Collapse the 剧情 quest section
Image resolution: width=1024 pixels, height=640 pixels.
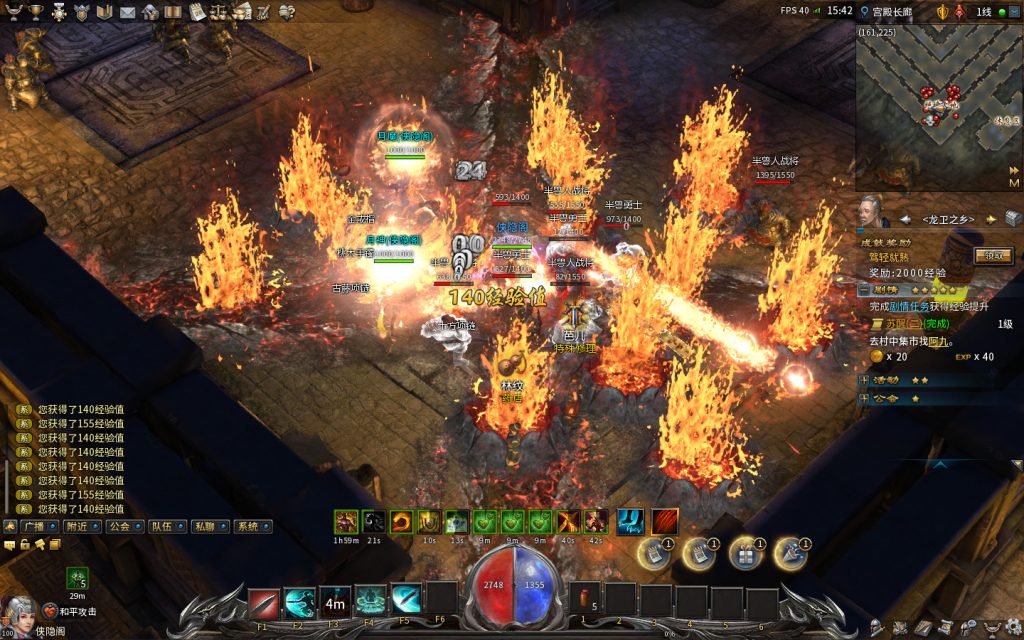[864, 288]
